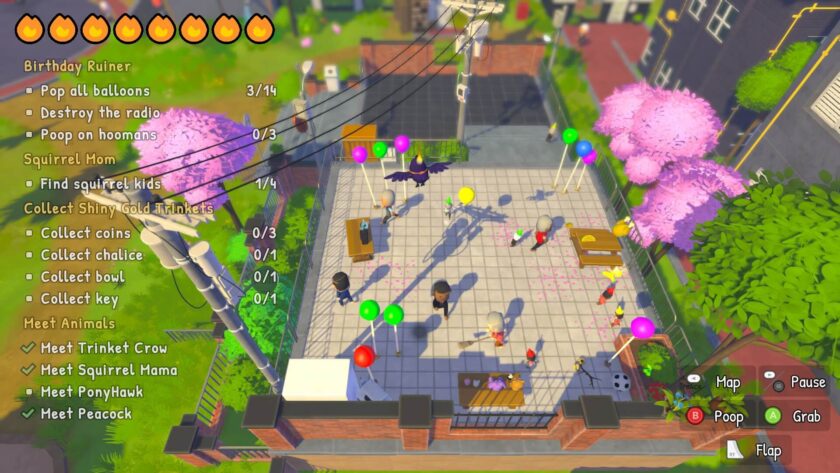Select the Find squirrel kids objective
The height and width of the screenshot is (473, 840).
100,183
